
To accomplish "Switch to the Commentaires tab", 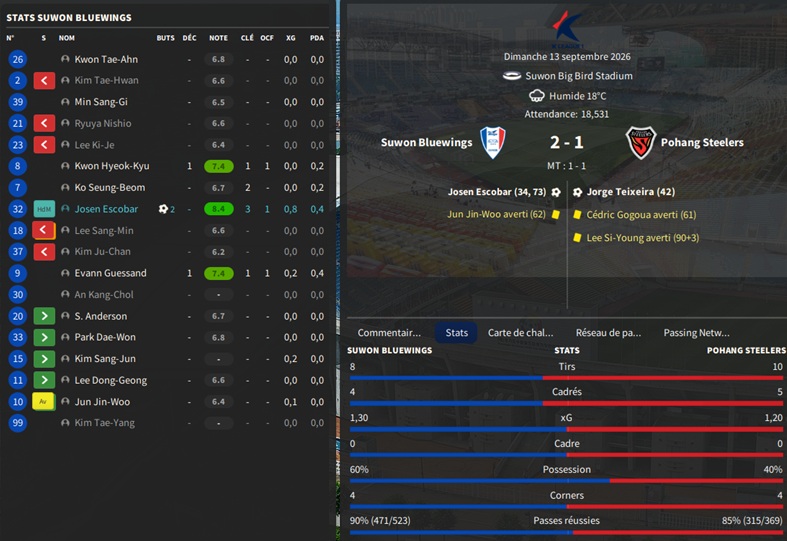I will [x=389, y=333].
